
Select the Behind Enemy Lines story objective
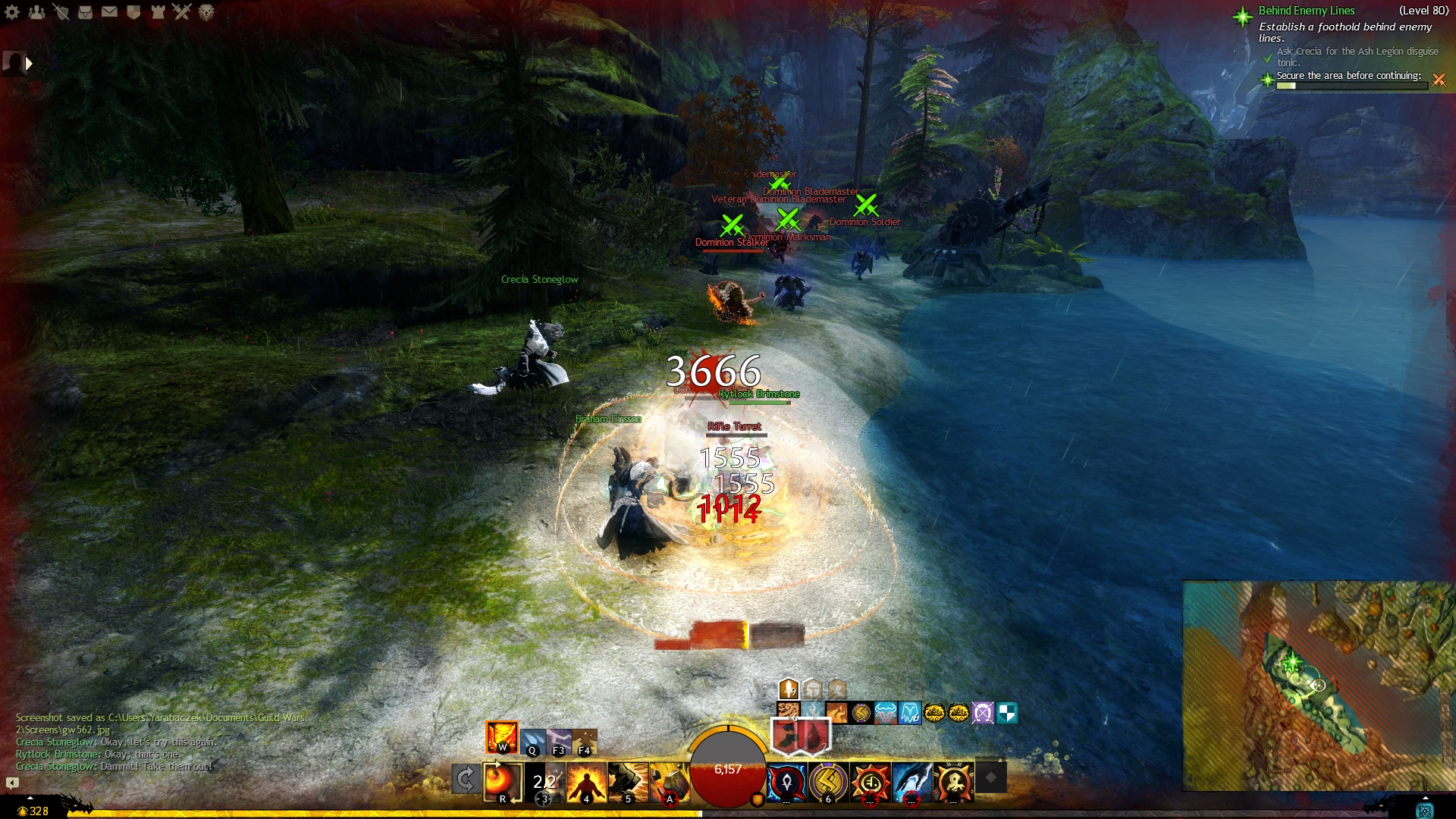[1306, 11]
